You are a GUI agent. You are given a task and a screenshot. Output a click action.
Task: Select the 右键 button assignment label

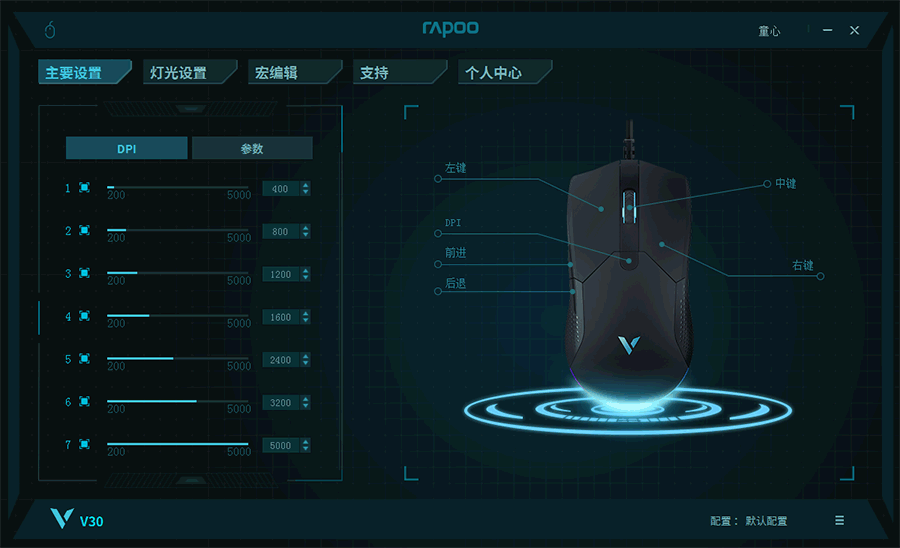[802, 266]
